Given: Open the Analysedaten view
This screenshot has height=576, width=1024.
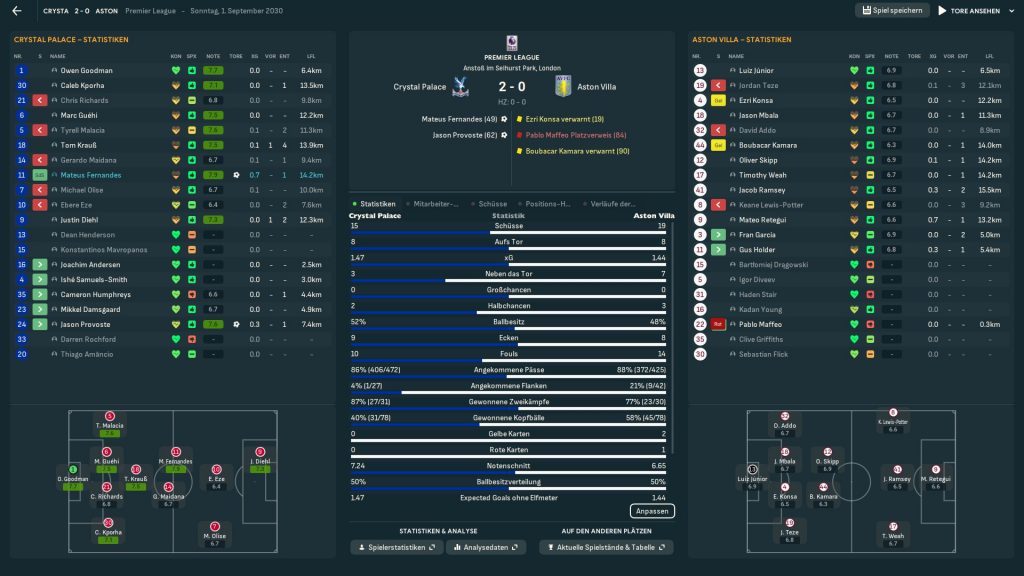Looking at the screenshot, I should 486,548.
